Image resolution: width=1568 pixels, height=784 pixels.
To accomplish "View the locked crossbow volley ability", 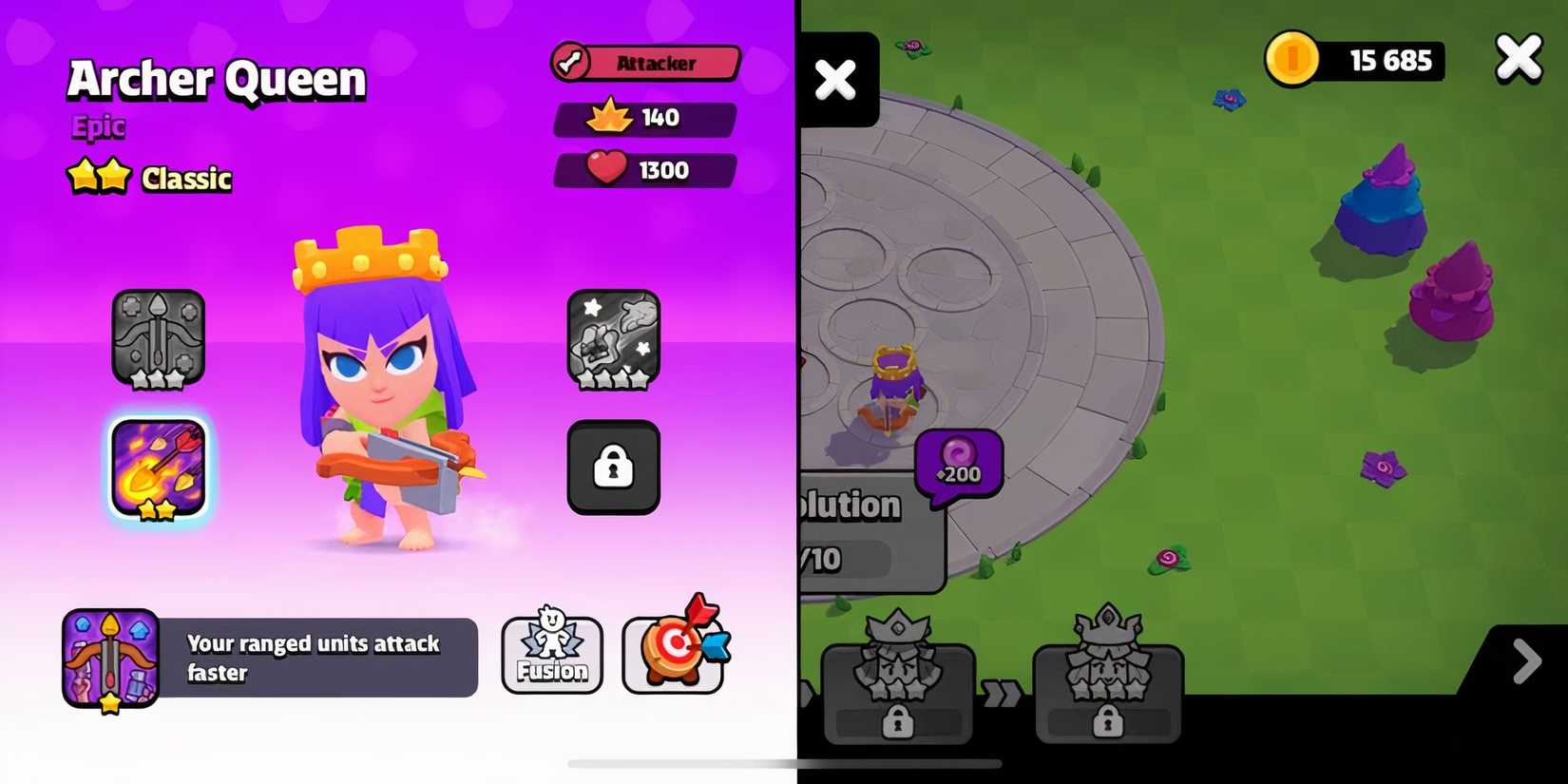I will [x=158, y=339].
